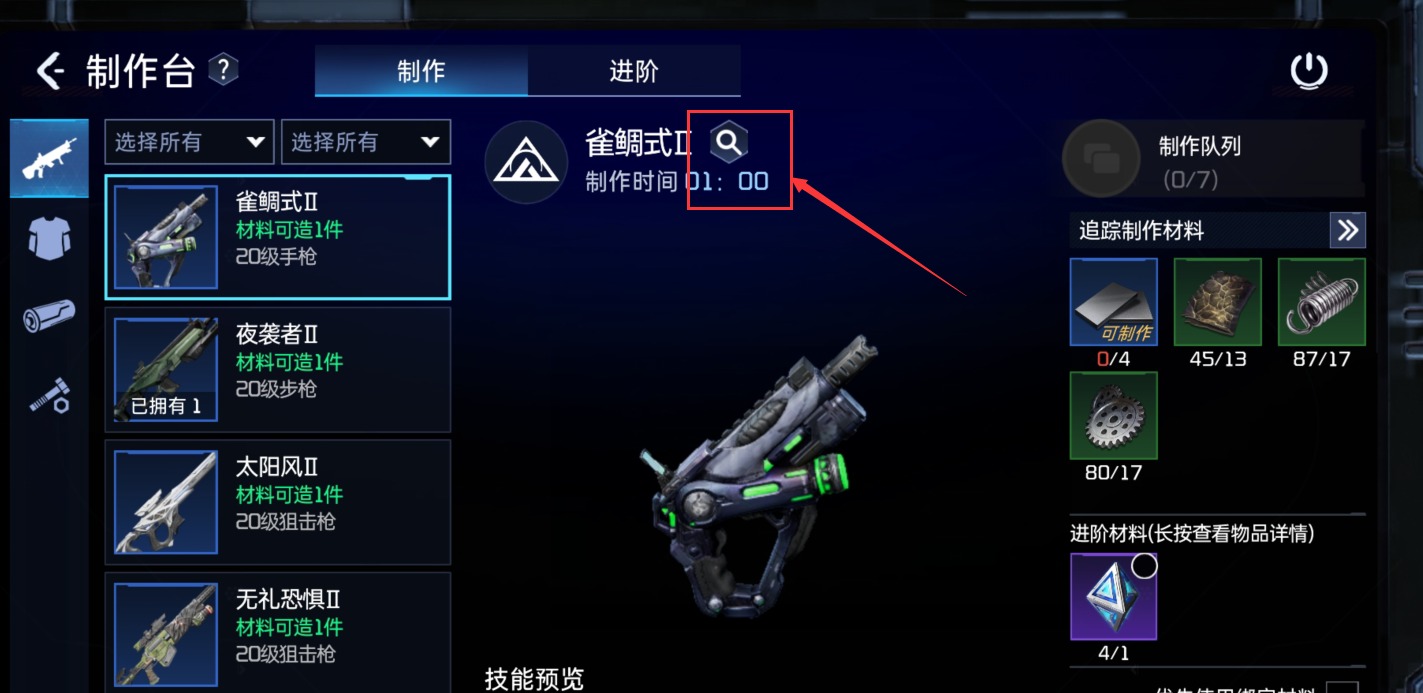Select the gear material slot
The height and width of the screenshot is (693, 1423).
point(1113,415)
